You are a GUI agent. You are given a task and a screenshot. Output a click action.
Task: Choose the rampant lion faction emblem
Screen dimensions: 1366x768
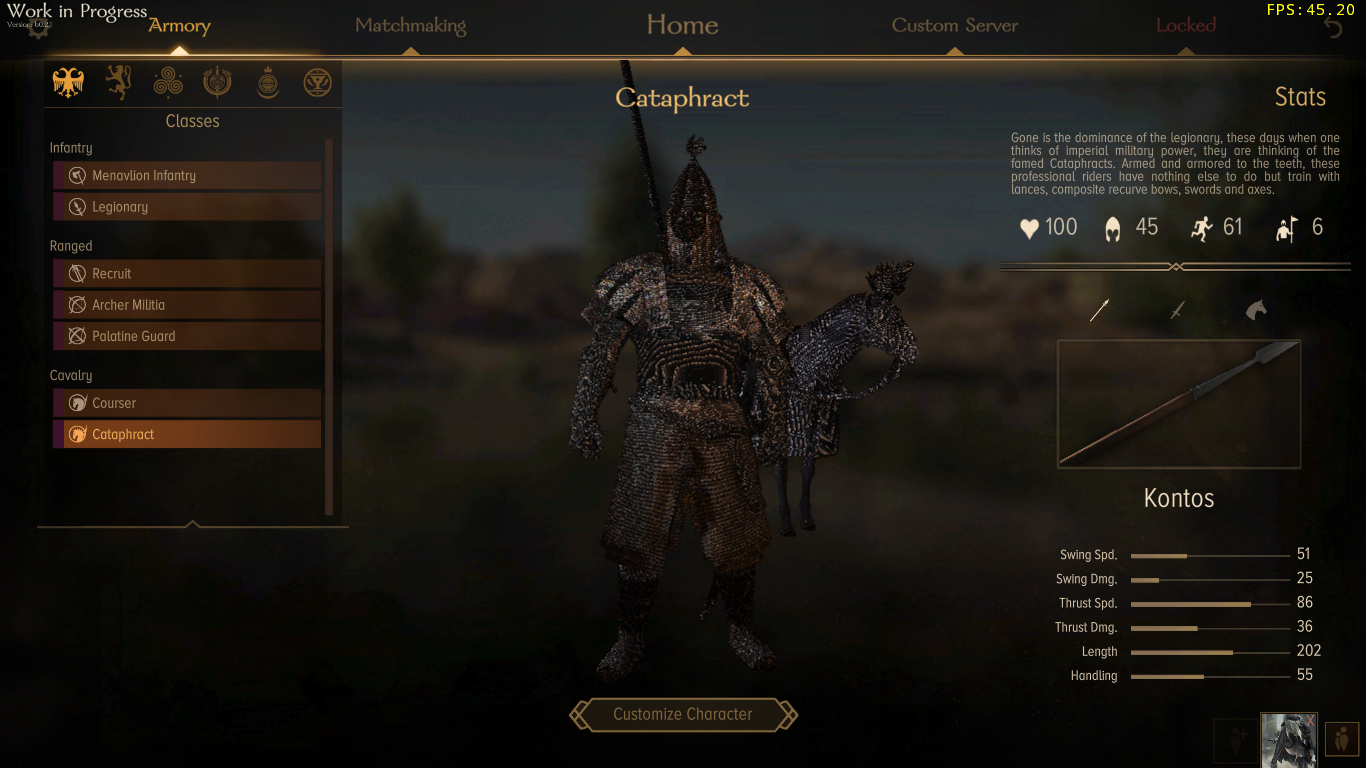[118, 83]
